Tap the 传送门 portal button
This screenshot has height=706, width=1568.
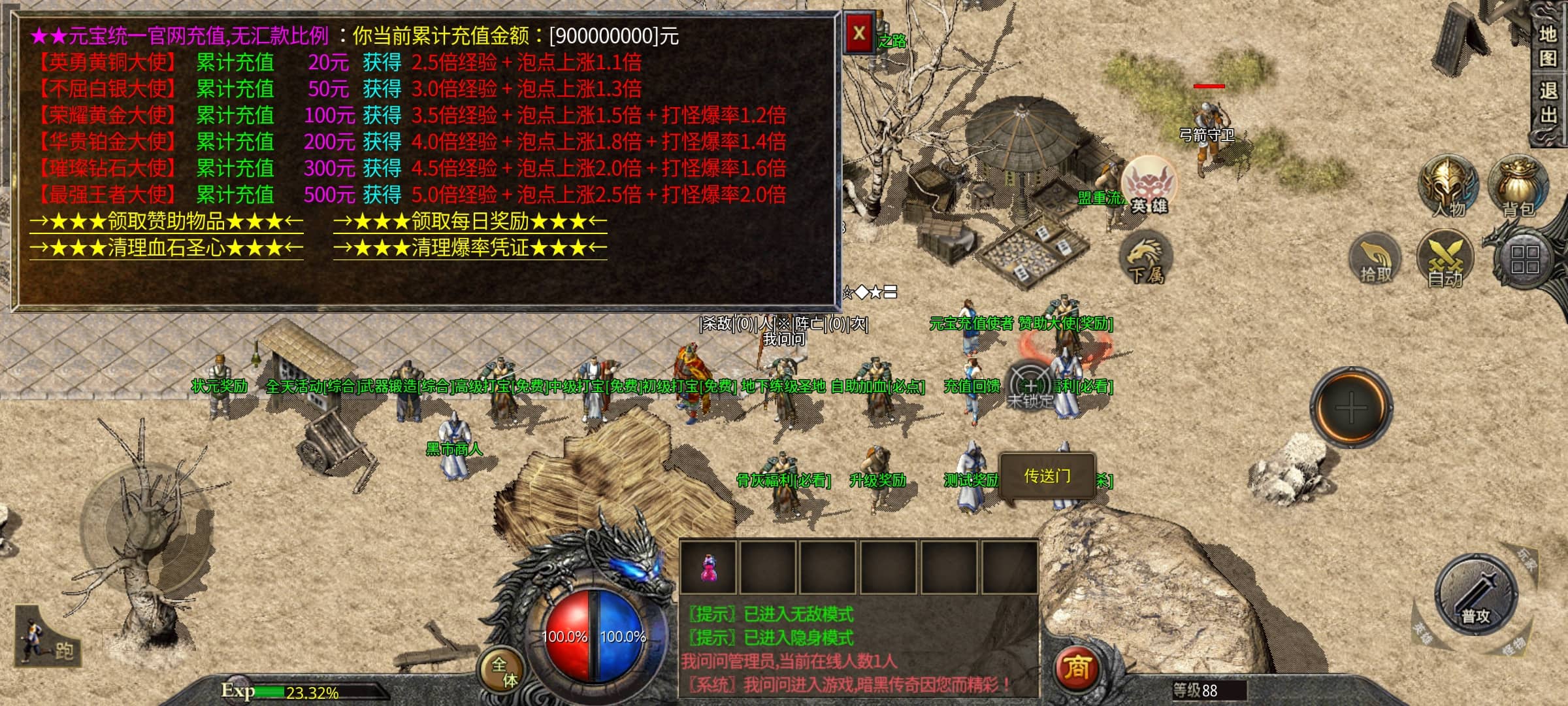point(1047,477)
